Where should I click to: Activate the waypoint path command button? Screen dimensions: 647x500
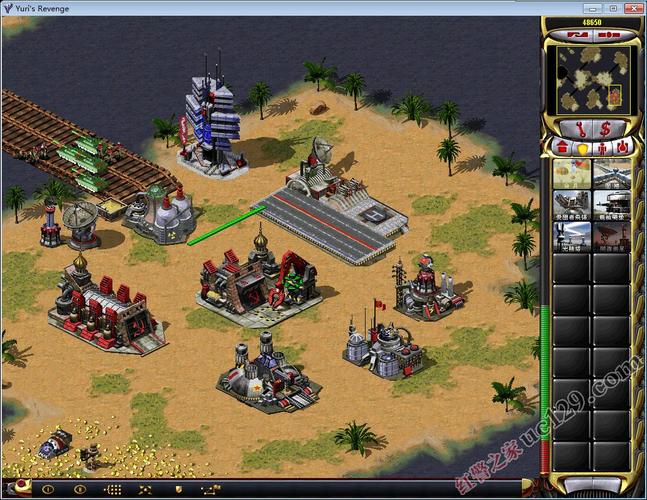(x=210, y=490)
